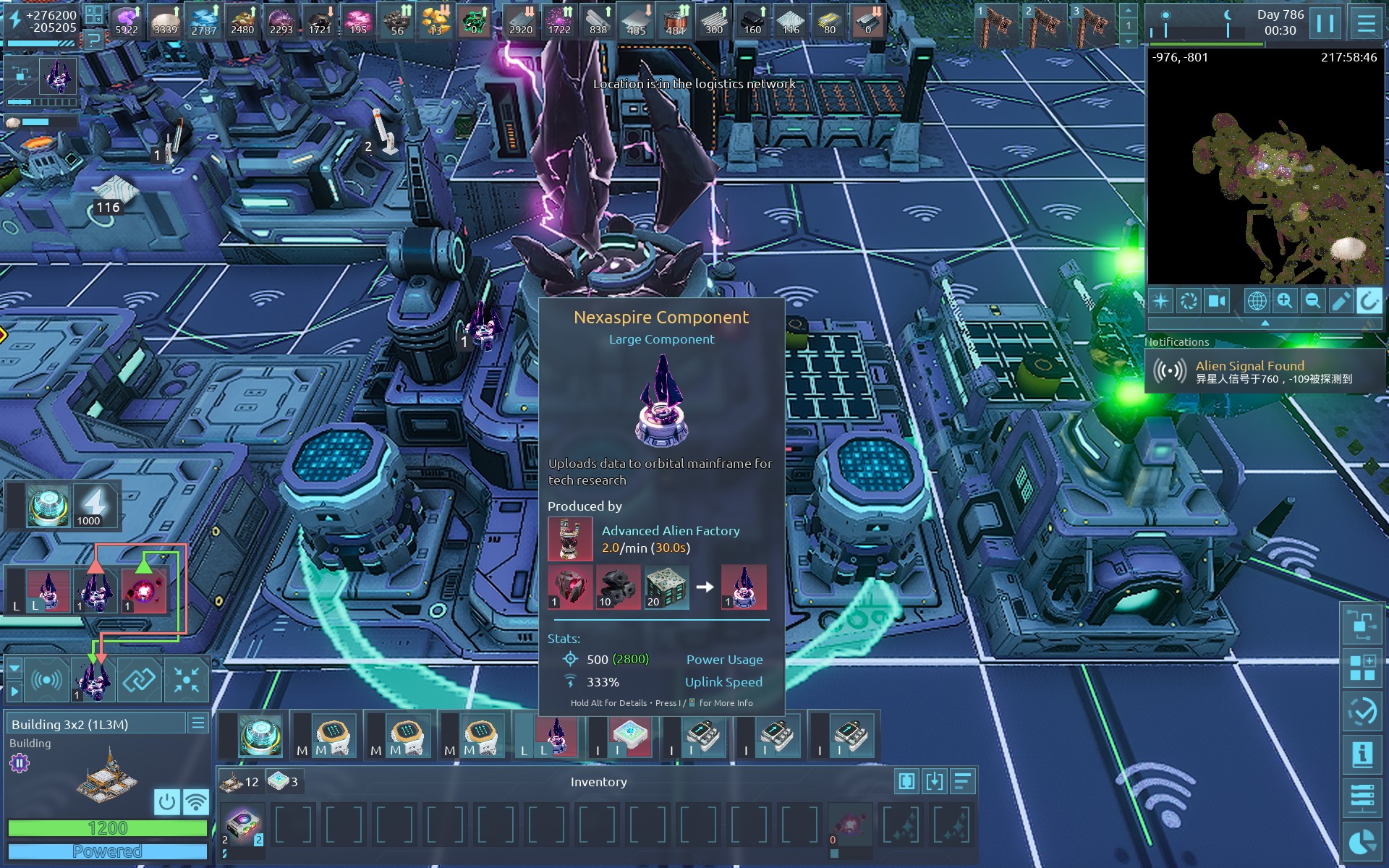Click the minimap's zoom-out magnifier
1389x868 pixels.
pos(1312,301)
